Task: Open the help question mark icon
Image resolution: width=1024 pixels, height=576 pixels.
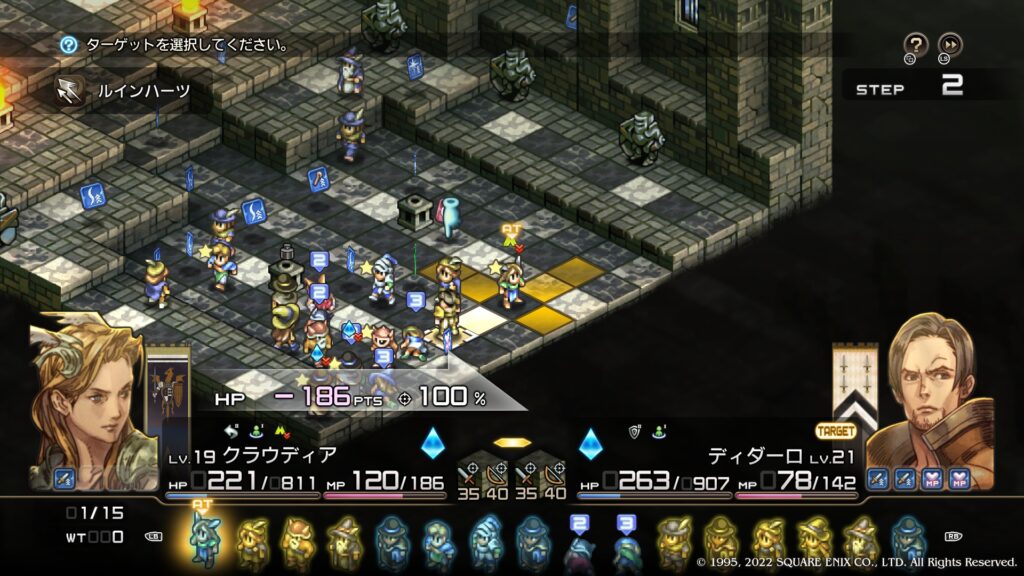Action: [x=915, y=44]
